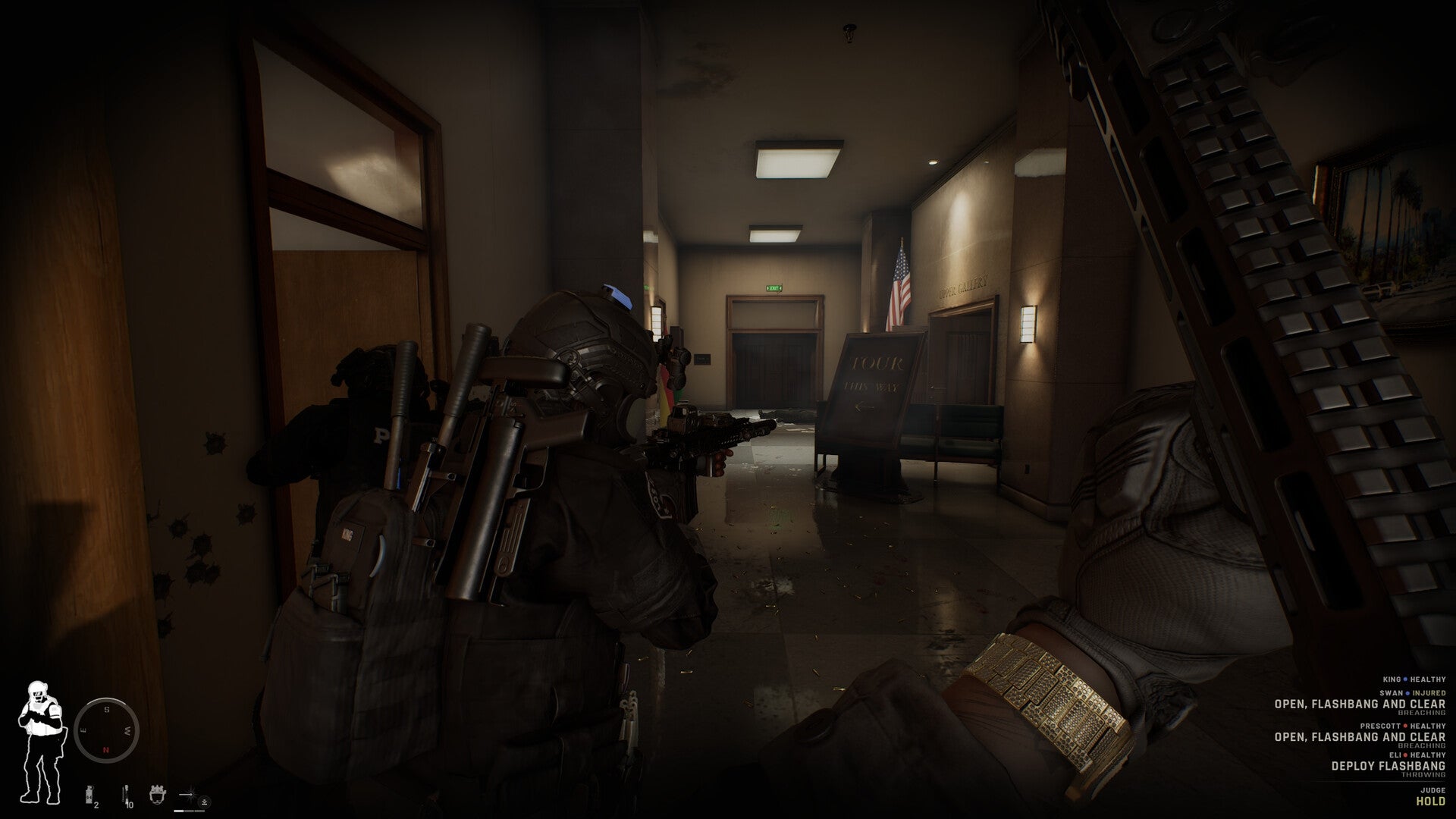Select the laser pointer icon near ammo bar
The image size is (1456, 819).
186,794
